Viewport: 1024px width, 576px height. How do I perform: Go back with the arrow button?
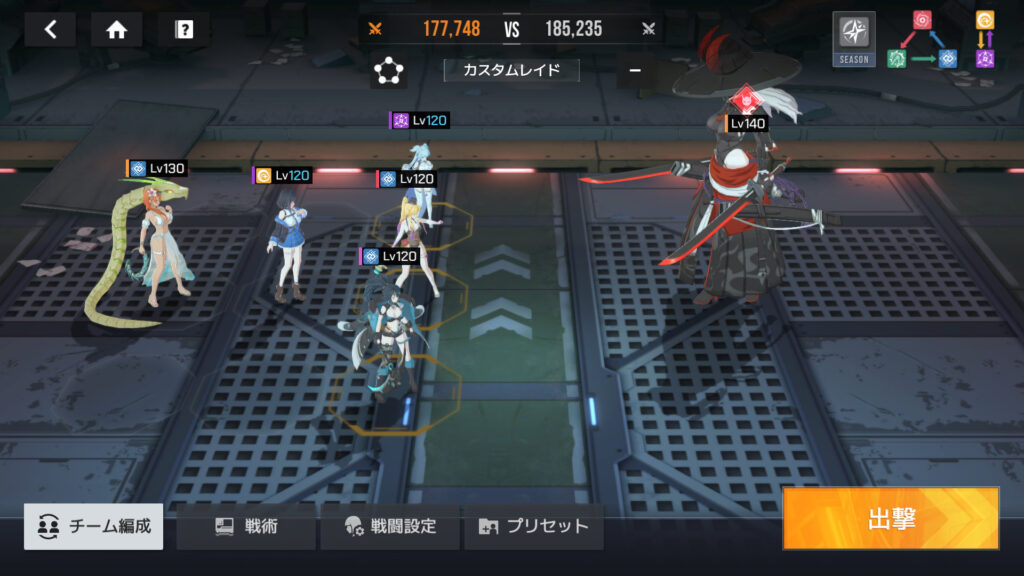coord(50,29)
